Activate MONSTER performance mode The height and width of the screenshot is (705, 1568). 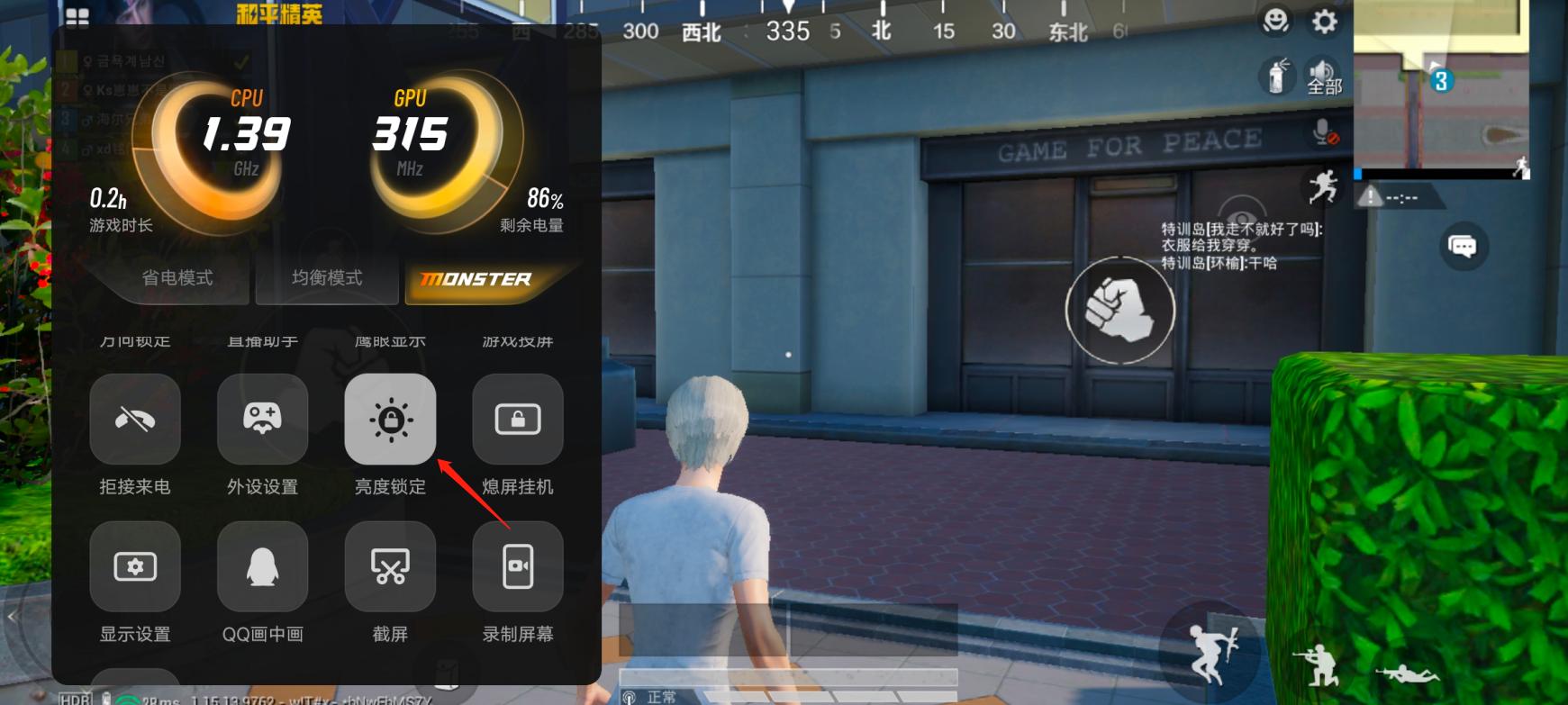[x=476, y=279]
